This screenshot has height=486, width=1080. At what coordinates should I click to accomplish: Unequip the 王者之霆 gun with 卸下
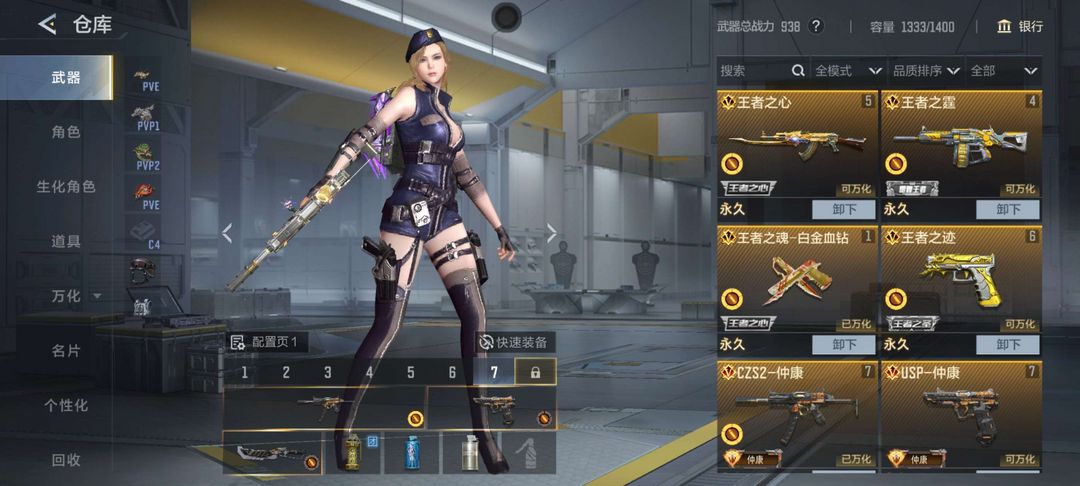click(1008, 209)
